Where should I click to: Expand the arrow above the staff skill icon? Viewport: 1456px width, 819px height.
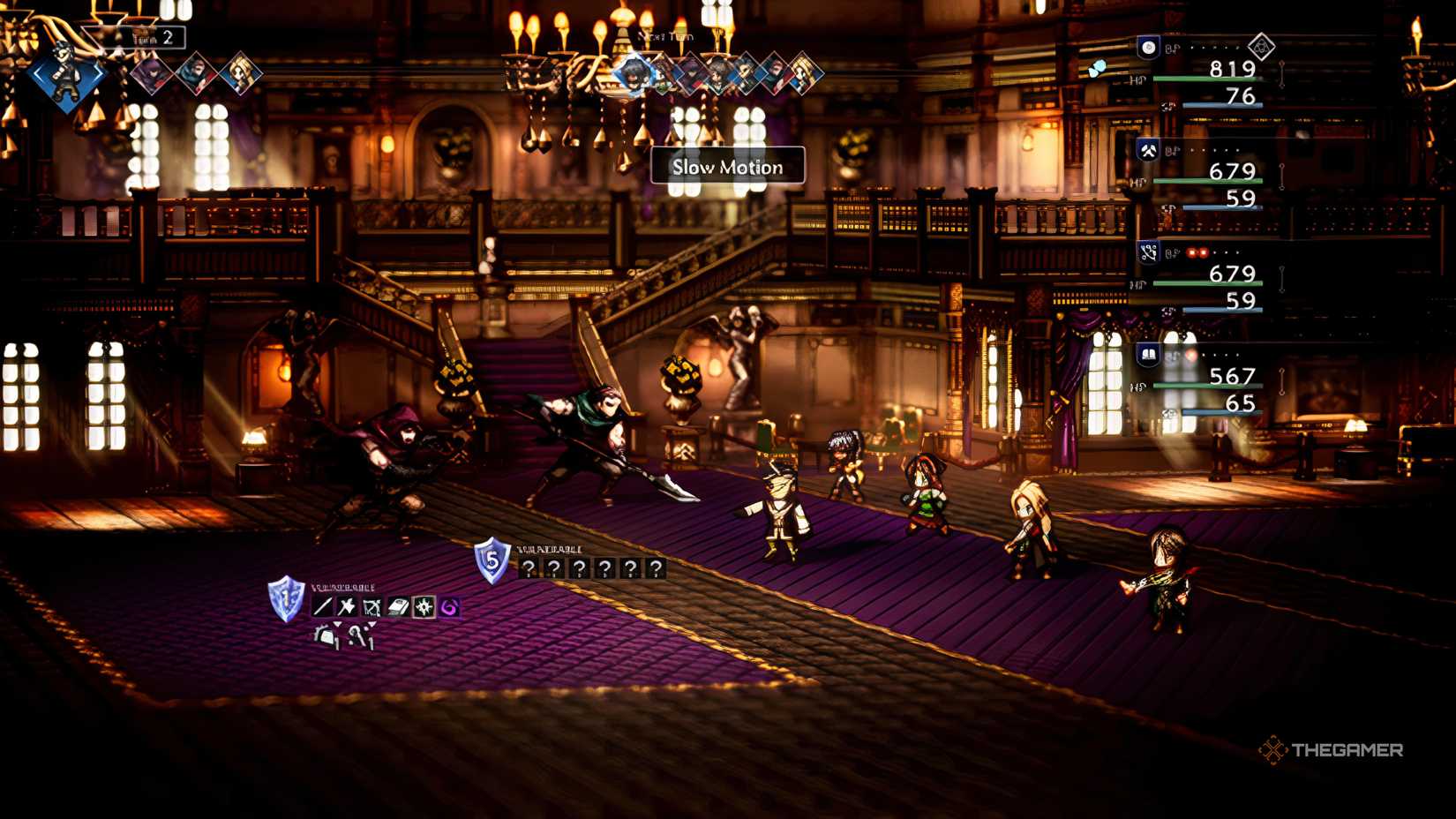[372, 623]
